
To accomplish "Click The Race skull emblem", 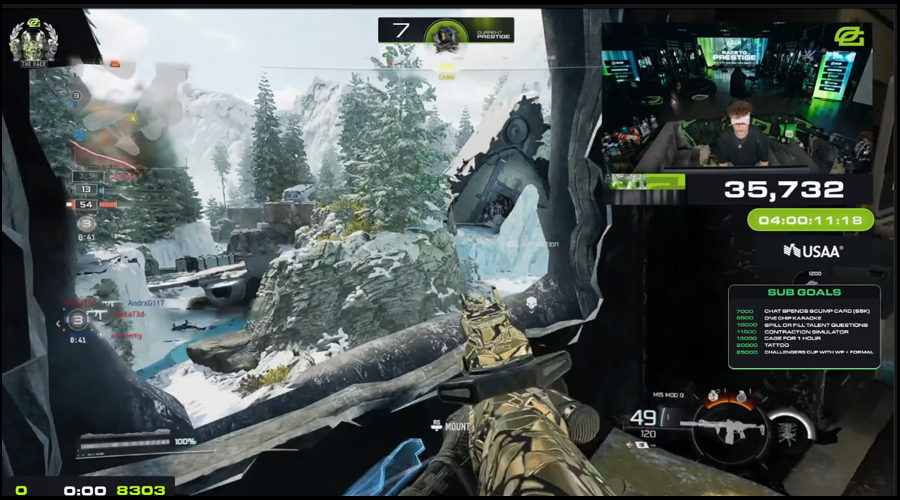I will click(x=34, y=40).
